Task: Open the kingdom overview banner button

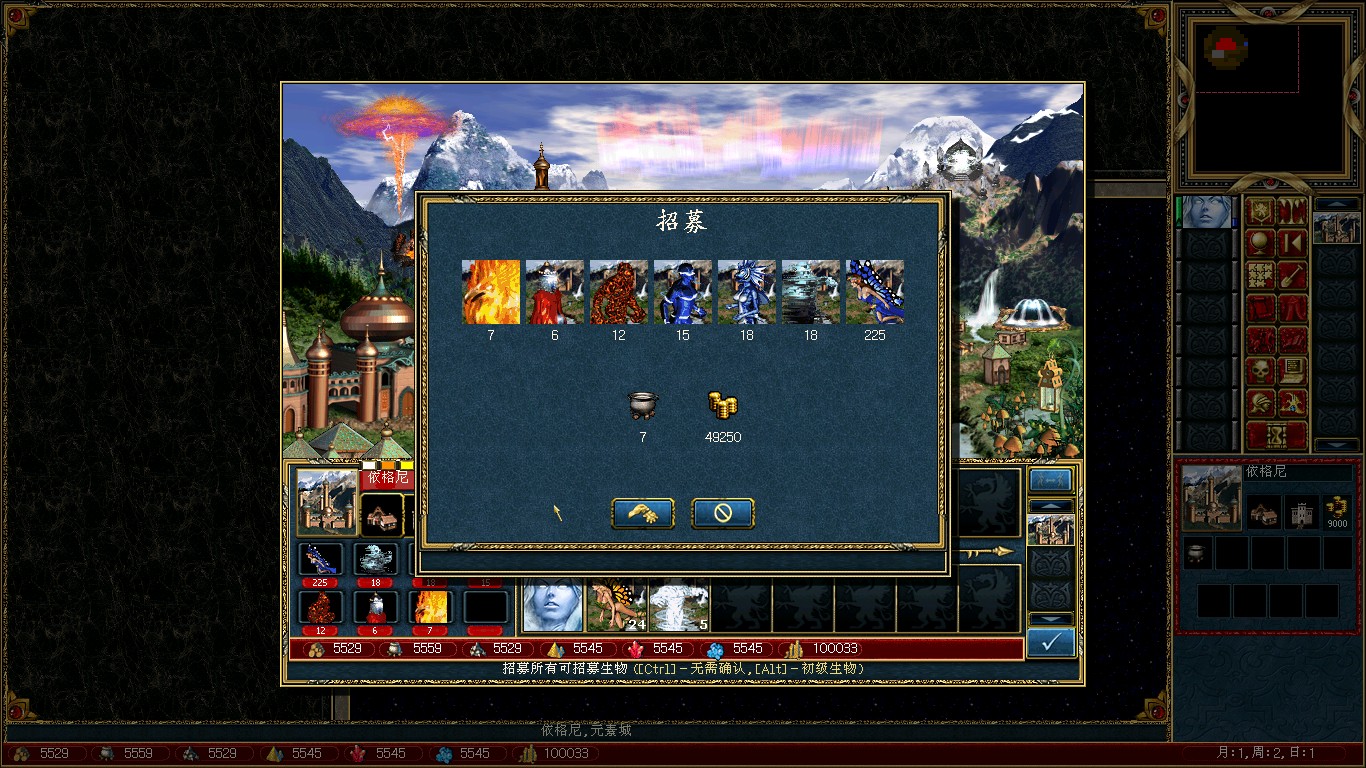Action: point(1260,210)
